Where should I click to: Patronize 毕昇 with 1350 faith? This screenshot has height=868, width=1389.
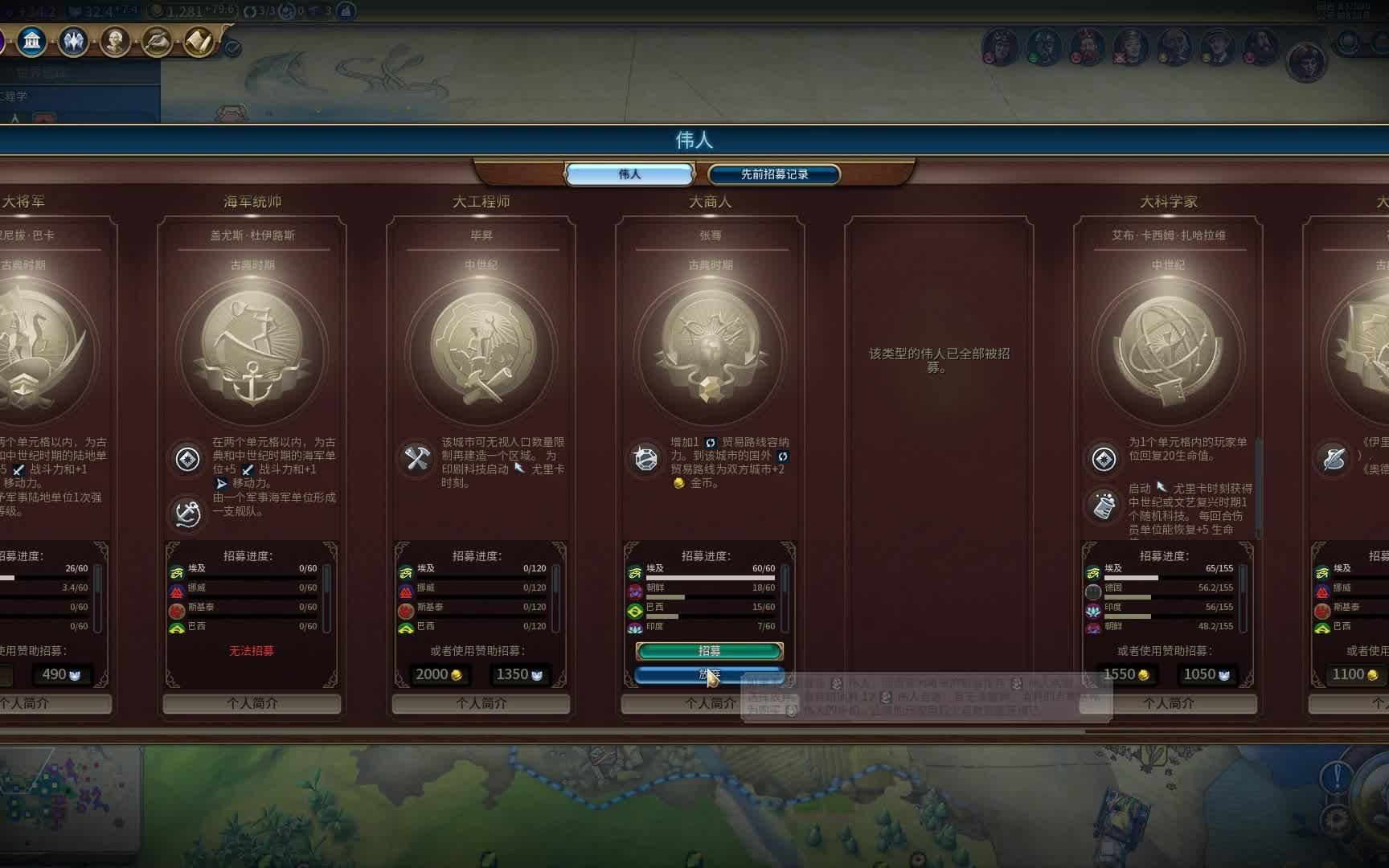518,674
